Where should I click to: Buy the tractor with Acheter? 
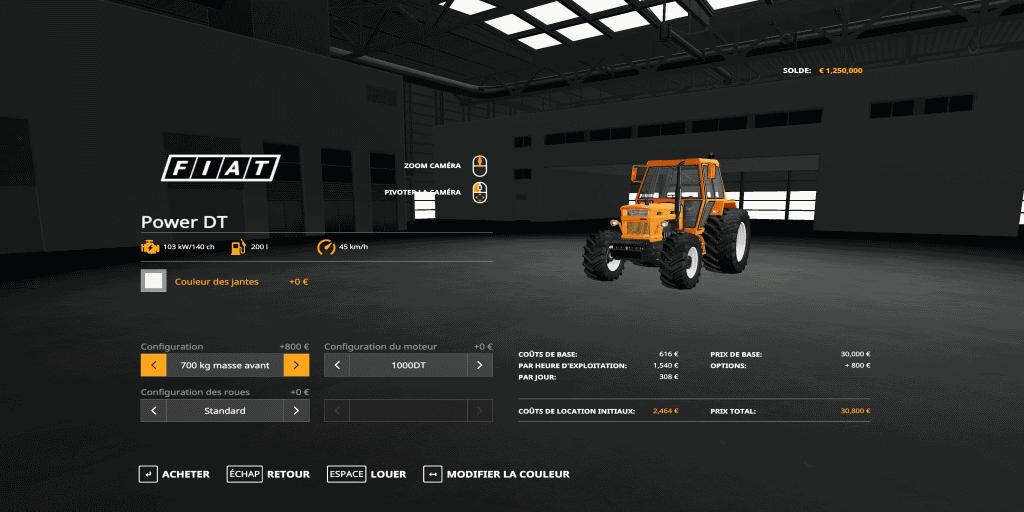tap(174, 474)
